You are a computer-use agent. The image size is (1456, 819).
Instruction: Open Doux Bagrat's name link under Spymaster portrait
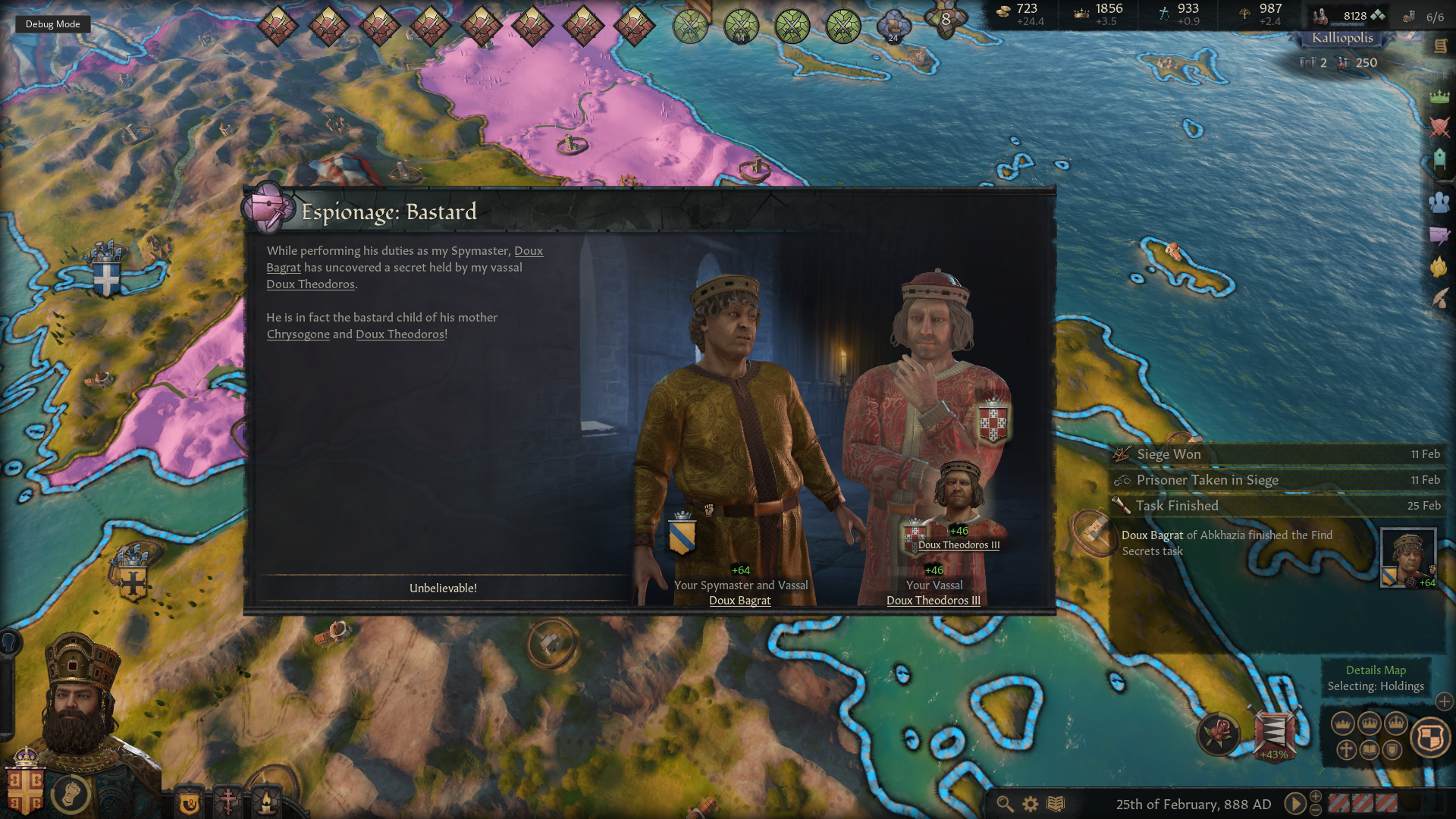point(739,601)
